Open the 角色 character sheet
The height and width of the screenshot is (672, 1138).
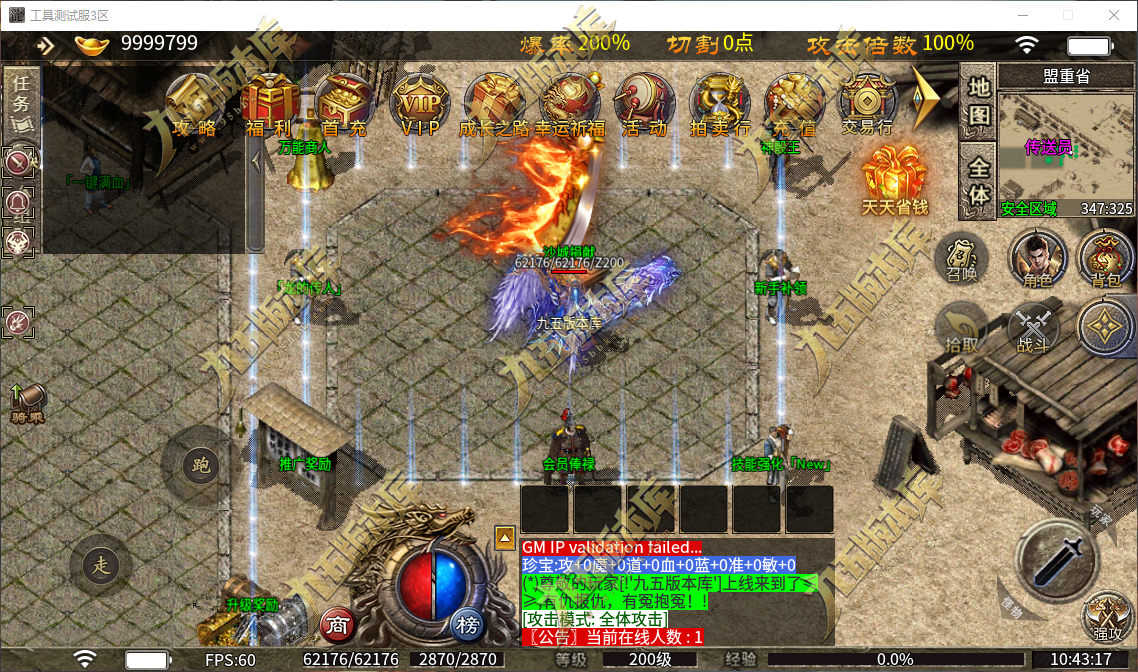(1037, 260)
